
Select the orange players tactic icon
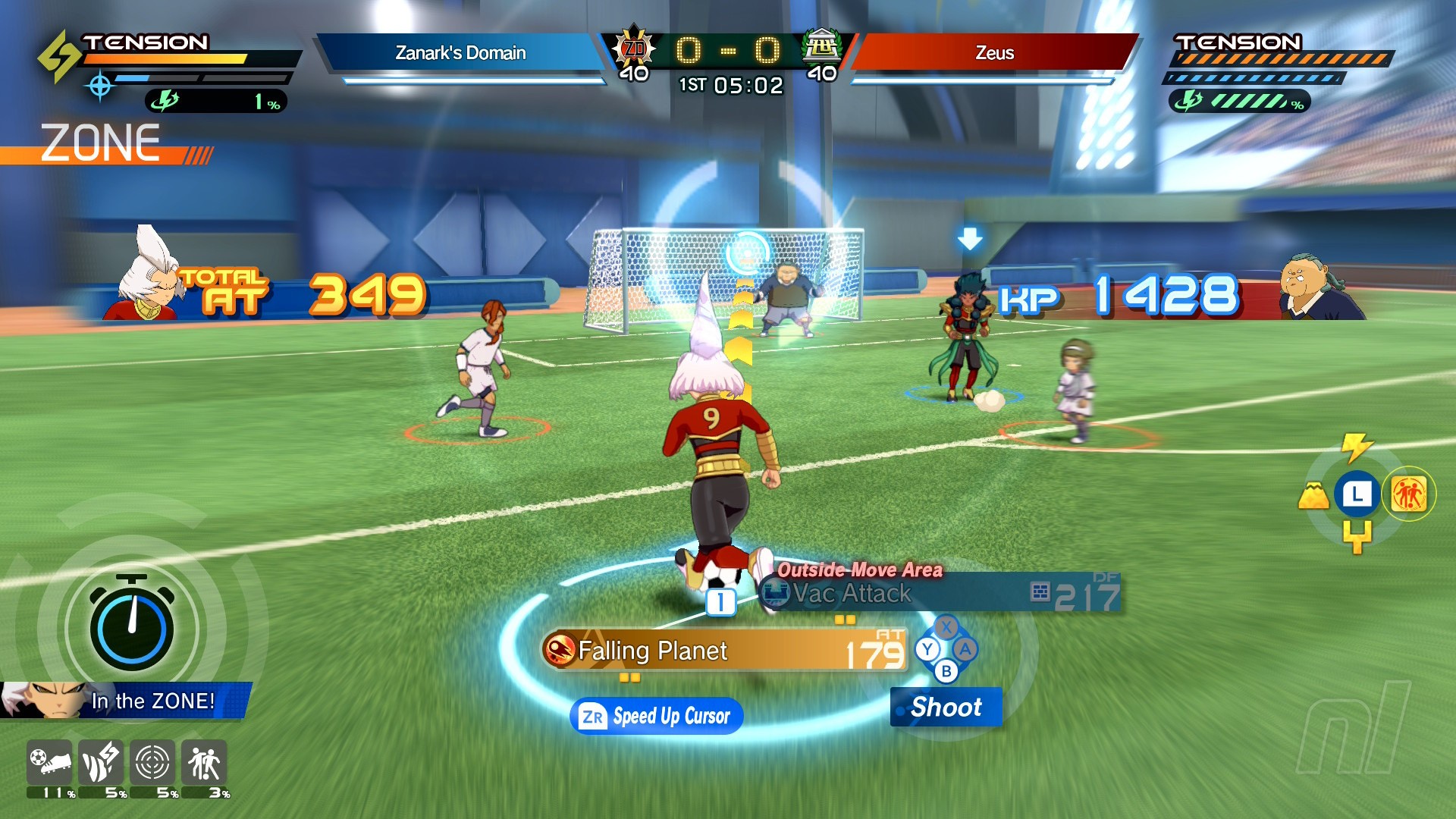pyautogui.click(x=1408, y=494)
